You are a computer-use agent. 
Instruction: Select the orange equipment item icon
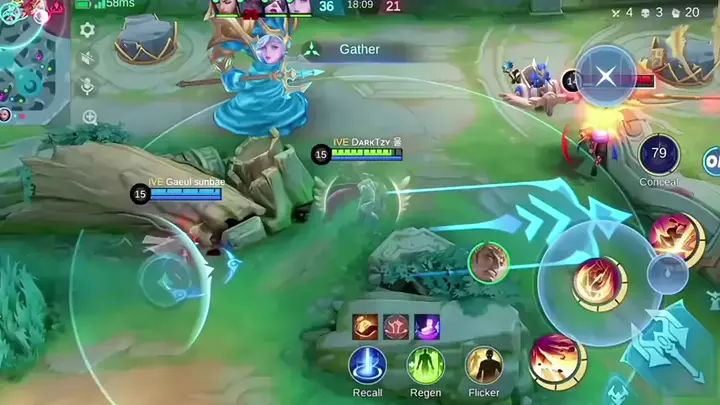[365, 327]
